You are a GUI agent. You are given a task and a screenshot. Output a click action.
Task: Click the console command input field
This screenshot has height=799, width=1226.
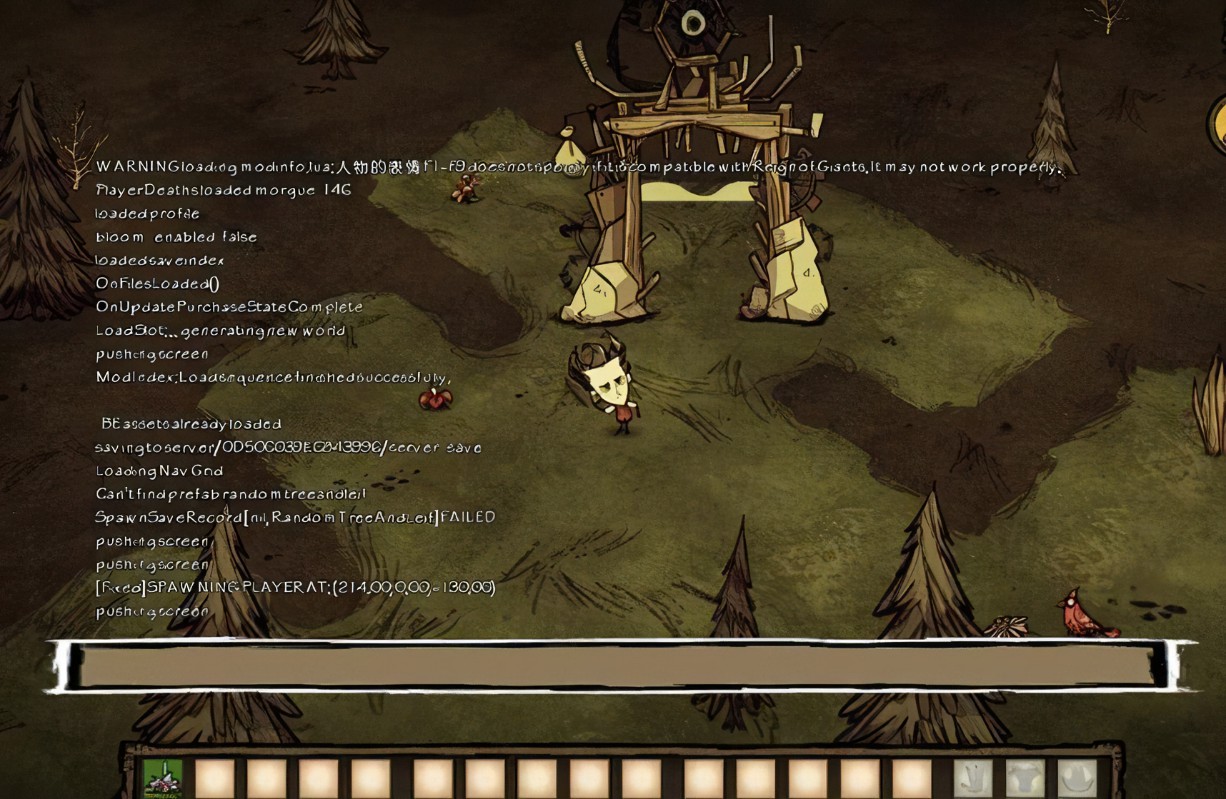point(620,666)
